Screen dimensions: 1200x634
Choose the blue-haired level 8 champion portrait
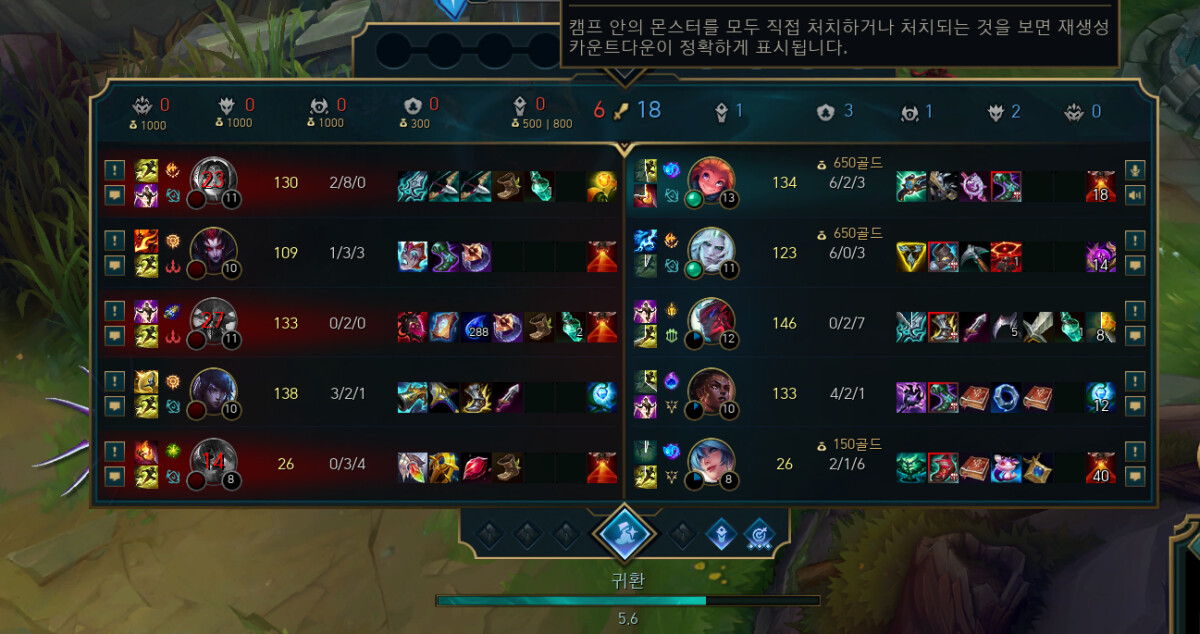pos(711,463)
